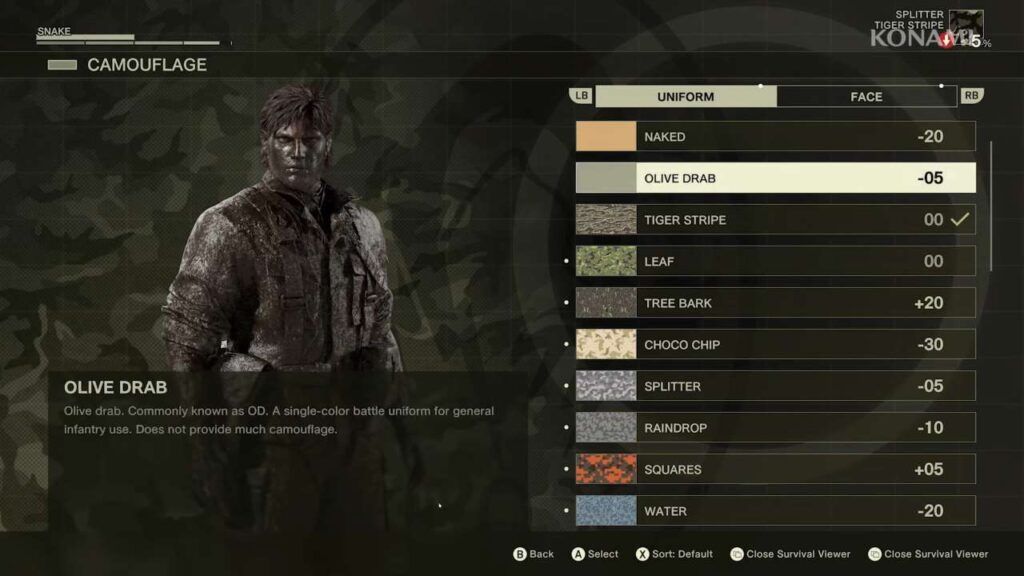Select the Splitter uniform entry

tap(775, 387)
